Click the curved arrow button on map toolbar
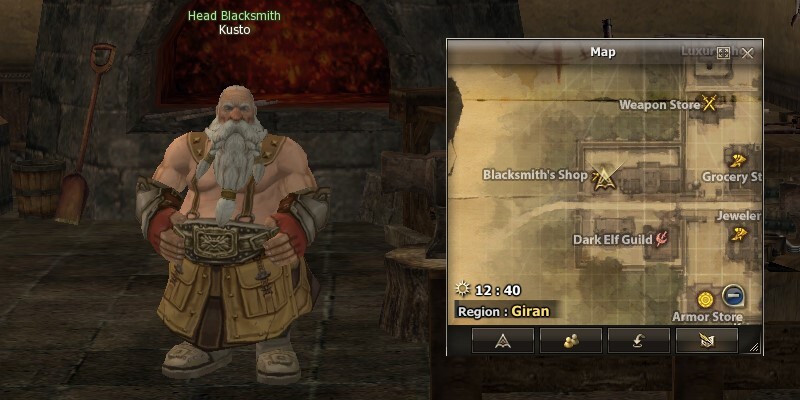Screen dimensions: 800x400 pos(638,341)
